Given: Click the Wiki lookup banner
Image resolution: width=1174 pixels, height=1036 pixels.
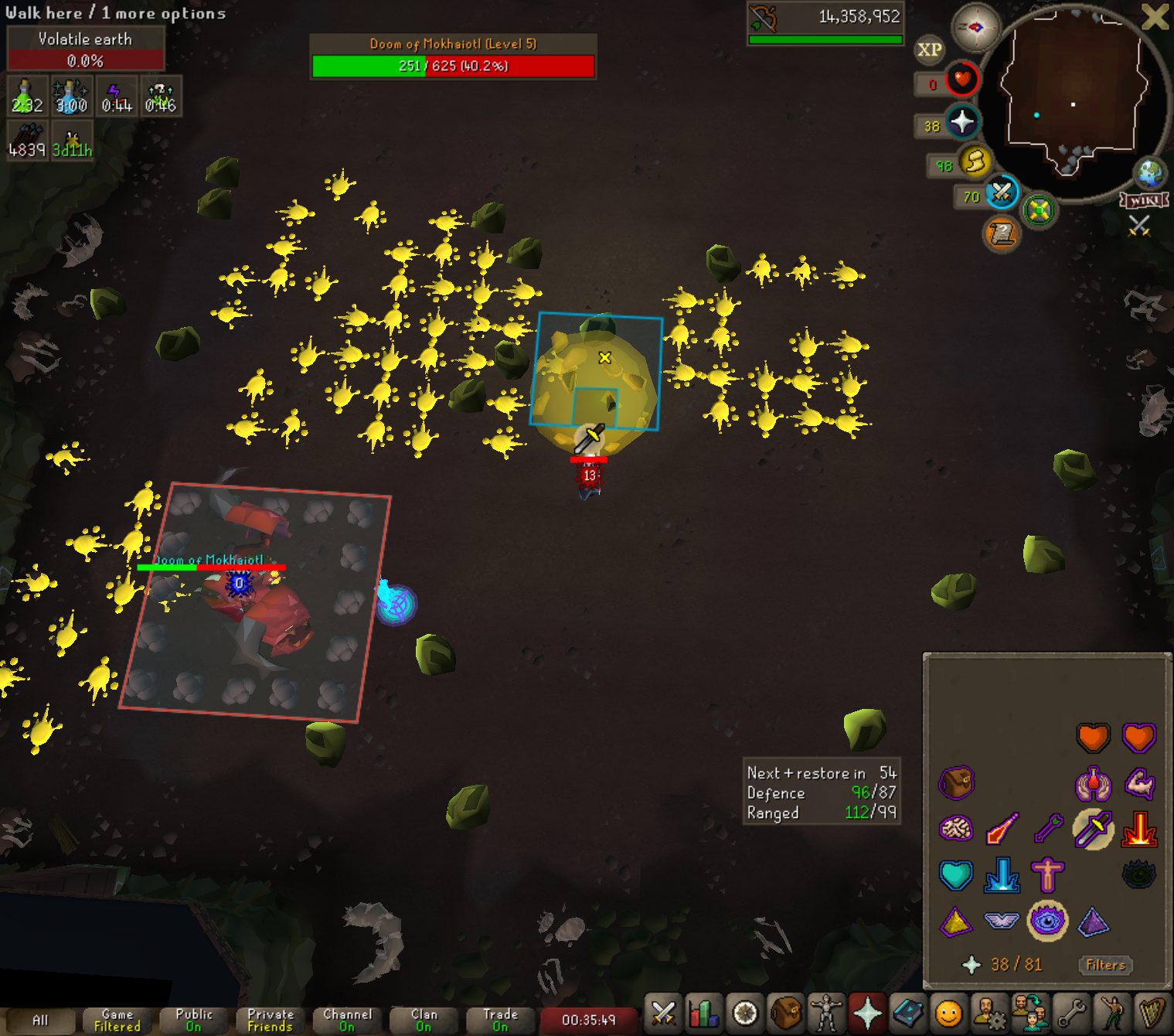Looking at the screenshot, I should (x=1144, y=200).
